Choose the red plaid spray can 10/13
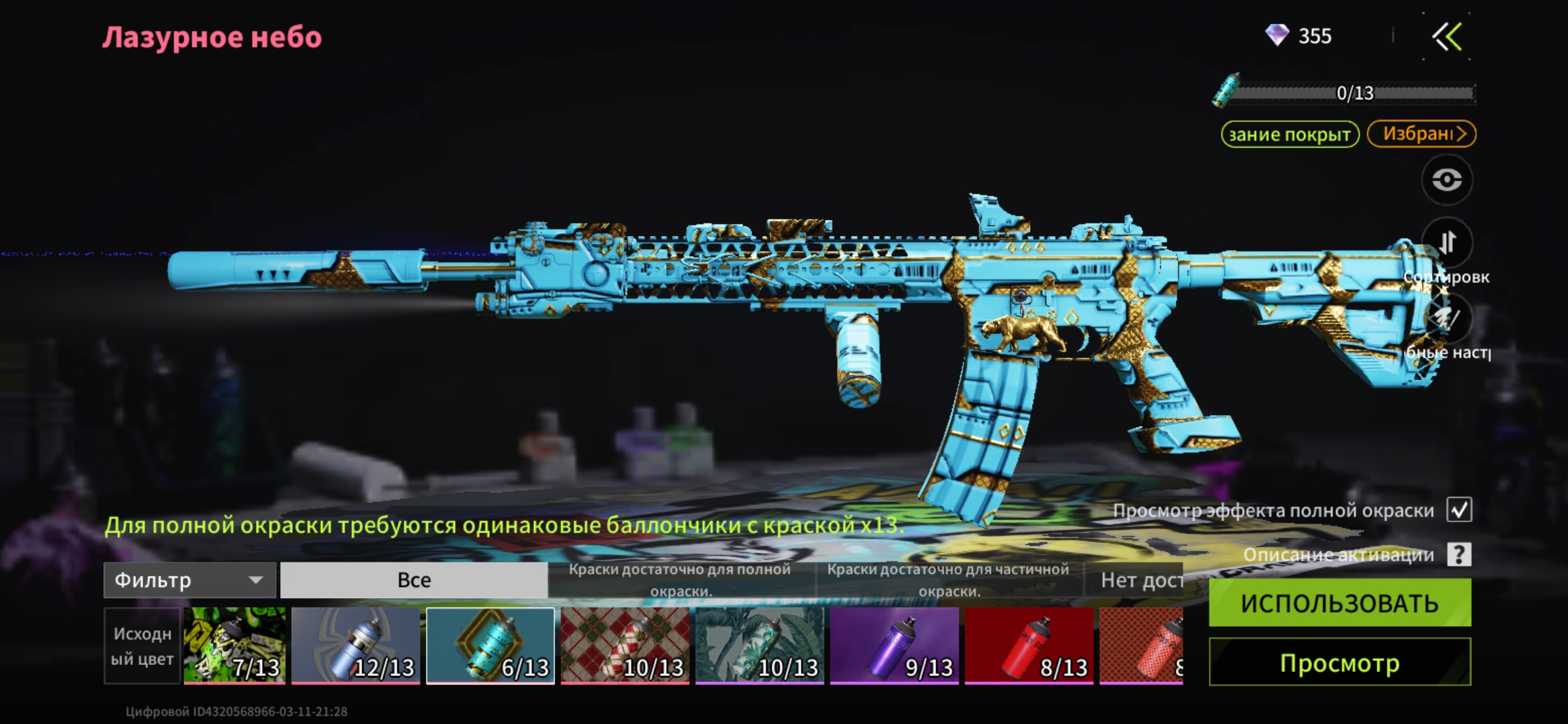This screenshot has width=1568, height=724. tap(625, 646)
